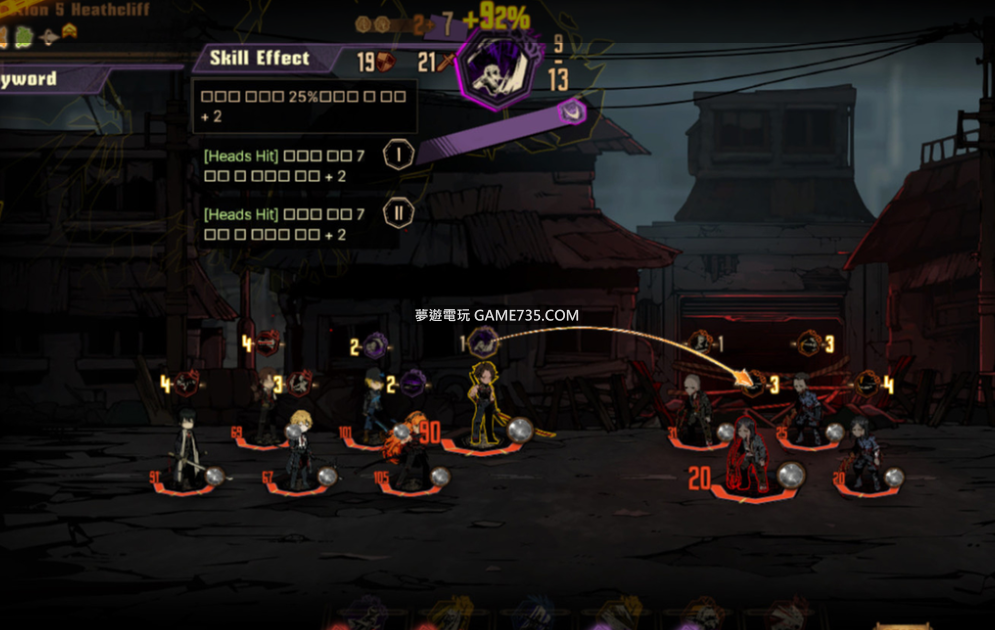This screenshot has height=630, width=995.
Task: Choose the enemy slot targeted by the arrow
Action: tap(754, 384)
